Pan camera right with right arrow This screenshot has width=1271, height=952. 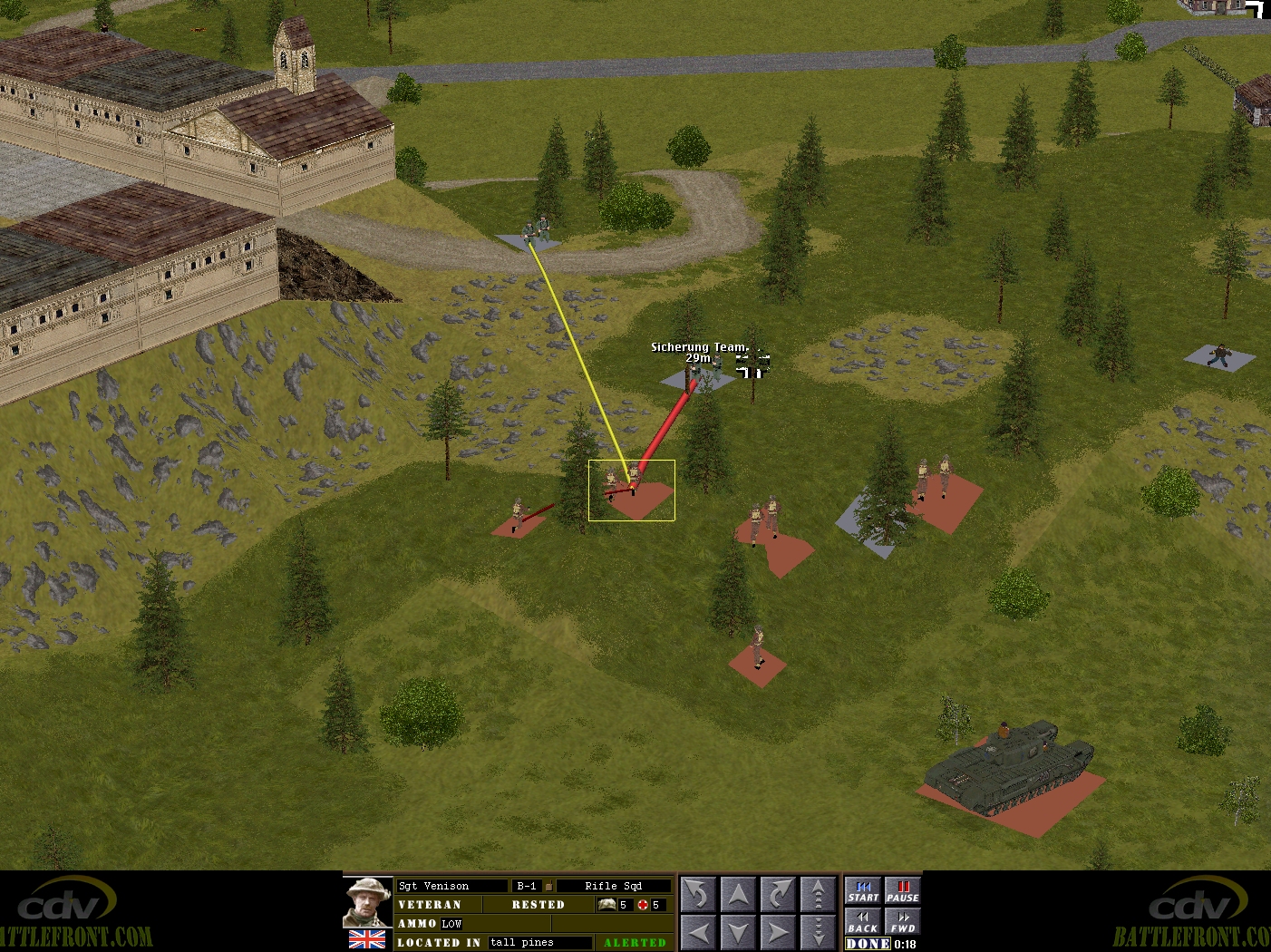[779, 931]
